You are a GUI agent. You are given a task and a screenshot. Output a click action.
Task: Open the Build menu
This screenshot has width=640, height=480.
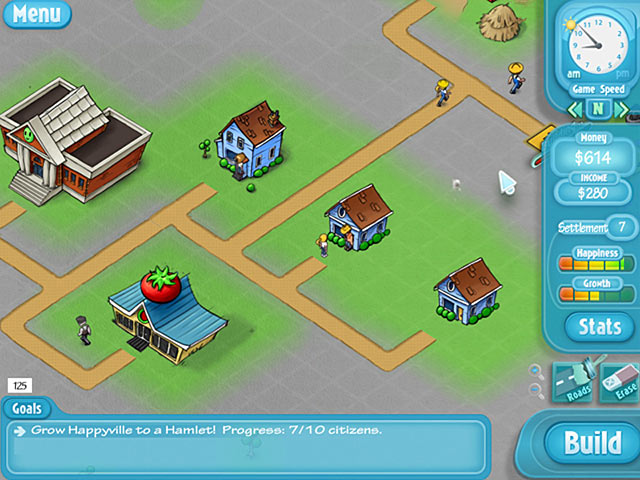click(x=593, y=443)
